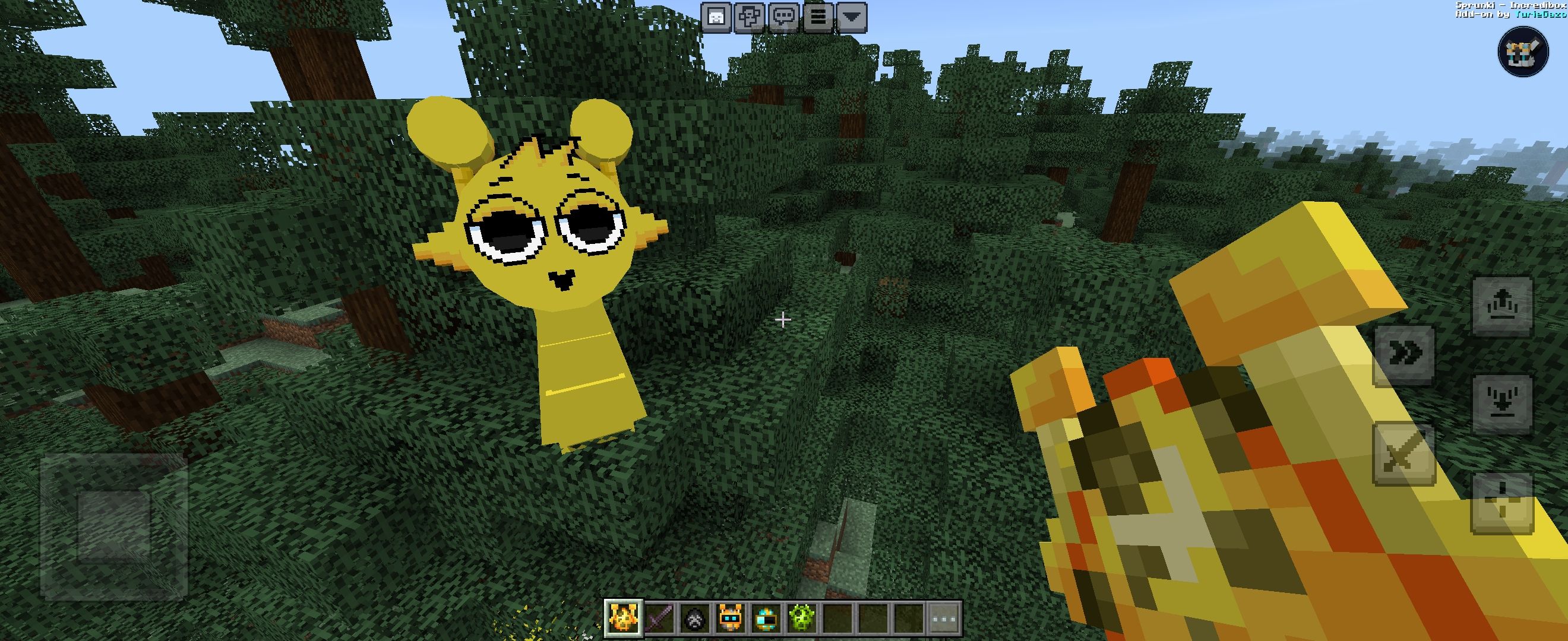This screenshot has width=1568, height=641.
Task: Pick the gold and cyan visor egg slot
Action: (765, 619)
